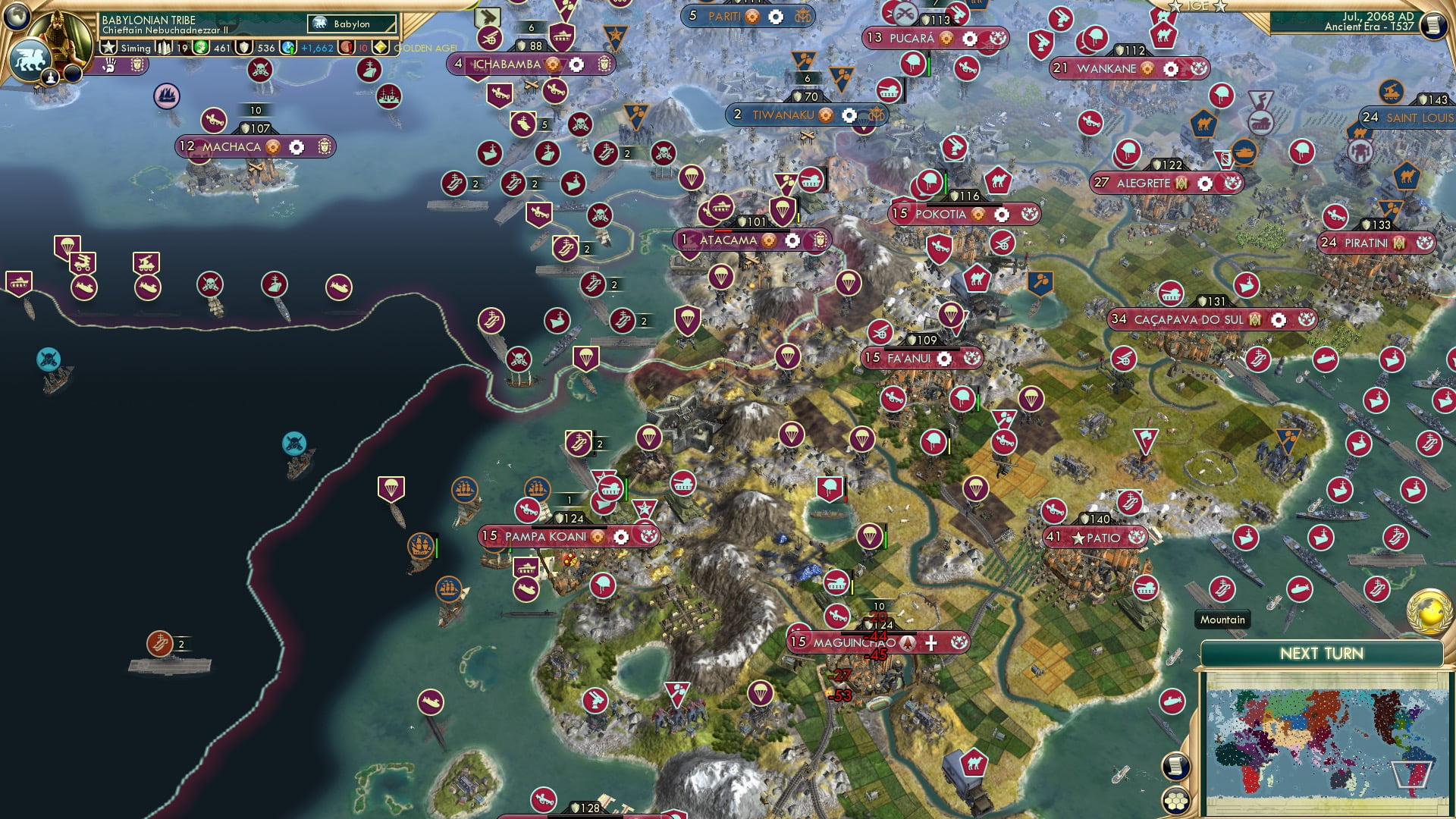1456x819 pixels.
Task: Open the notification log scroll icon
Action: tap(1175, 764)
